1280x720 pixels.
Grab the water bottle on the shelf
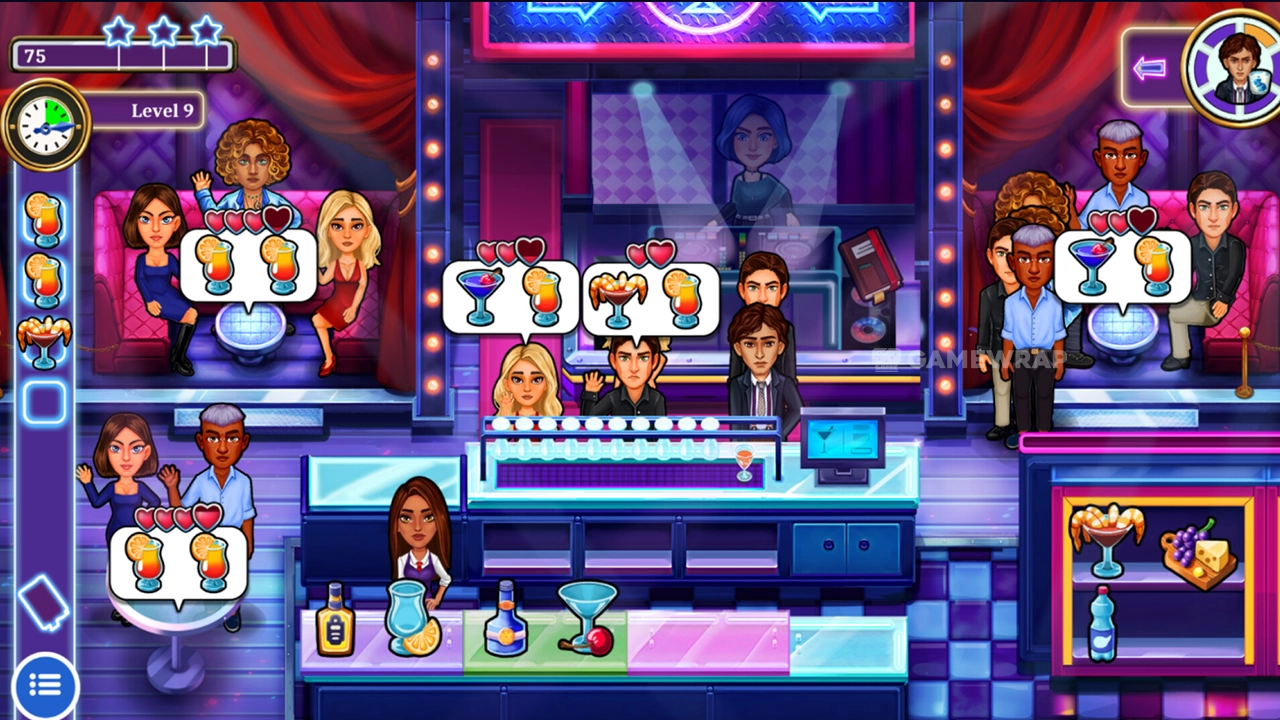1101,624
